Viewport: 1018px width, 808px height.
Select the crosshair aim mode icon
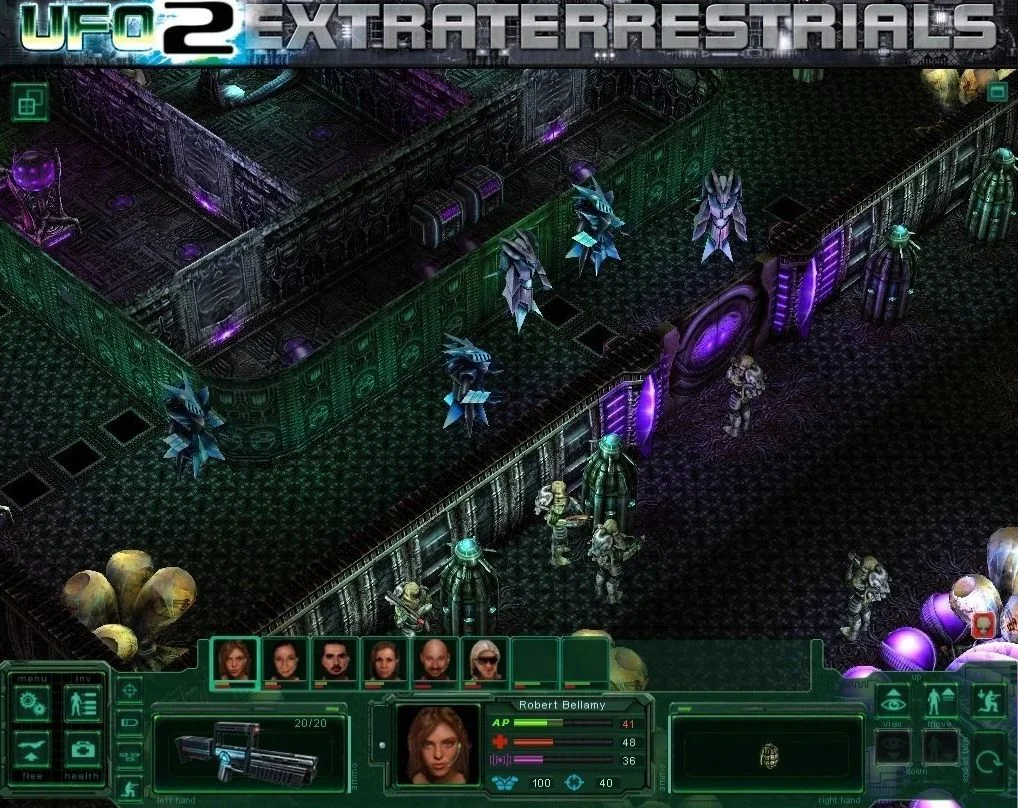click(x=130, y=689)
